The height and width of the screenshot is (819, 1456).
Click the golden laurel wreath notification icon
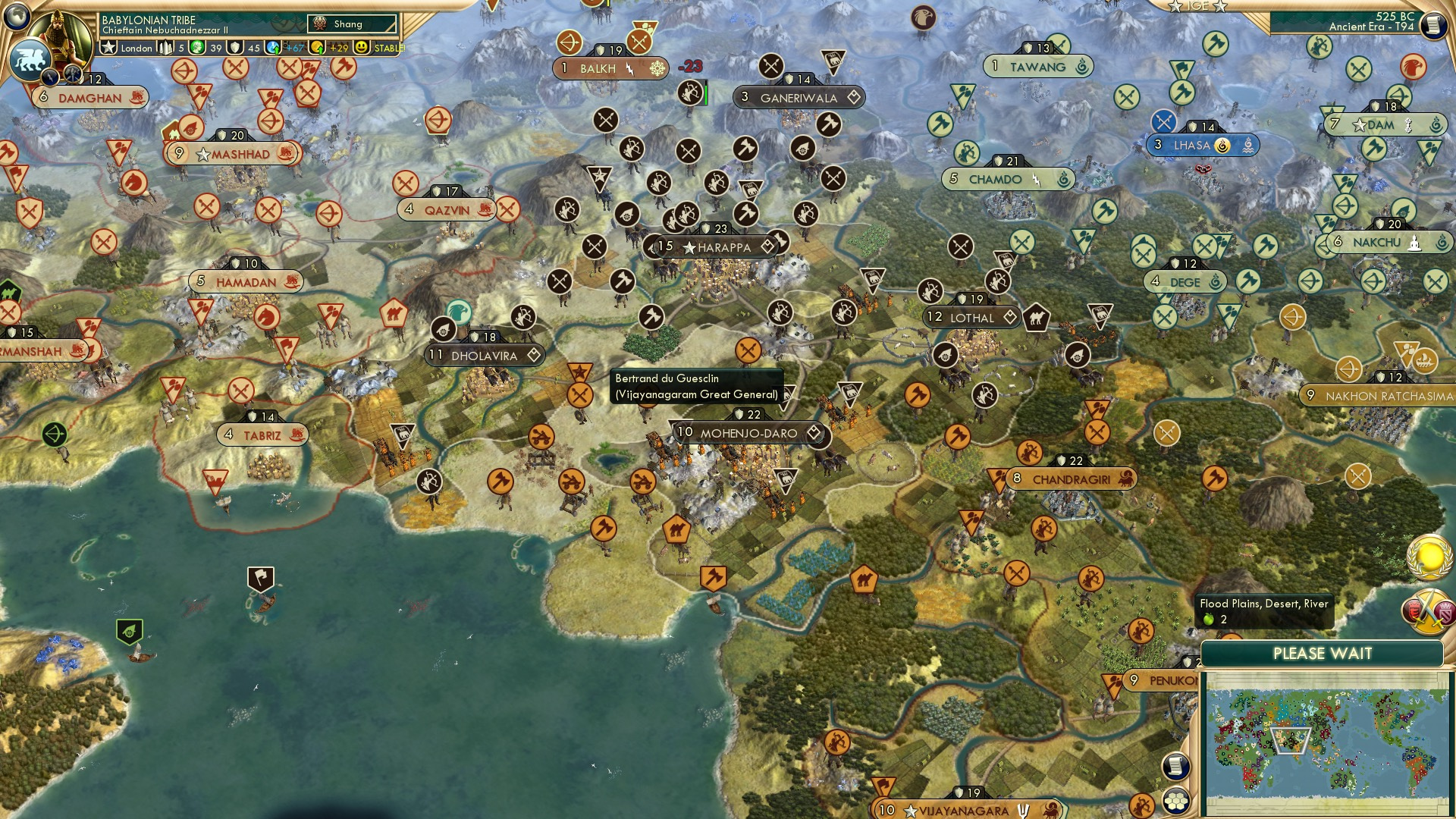(x=1430, y=557)
